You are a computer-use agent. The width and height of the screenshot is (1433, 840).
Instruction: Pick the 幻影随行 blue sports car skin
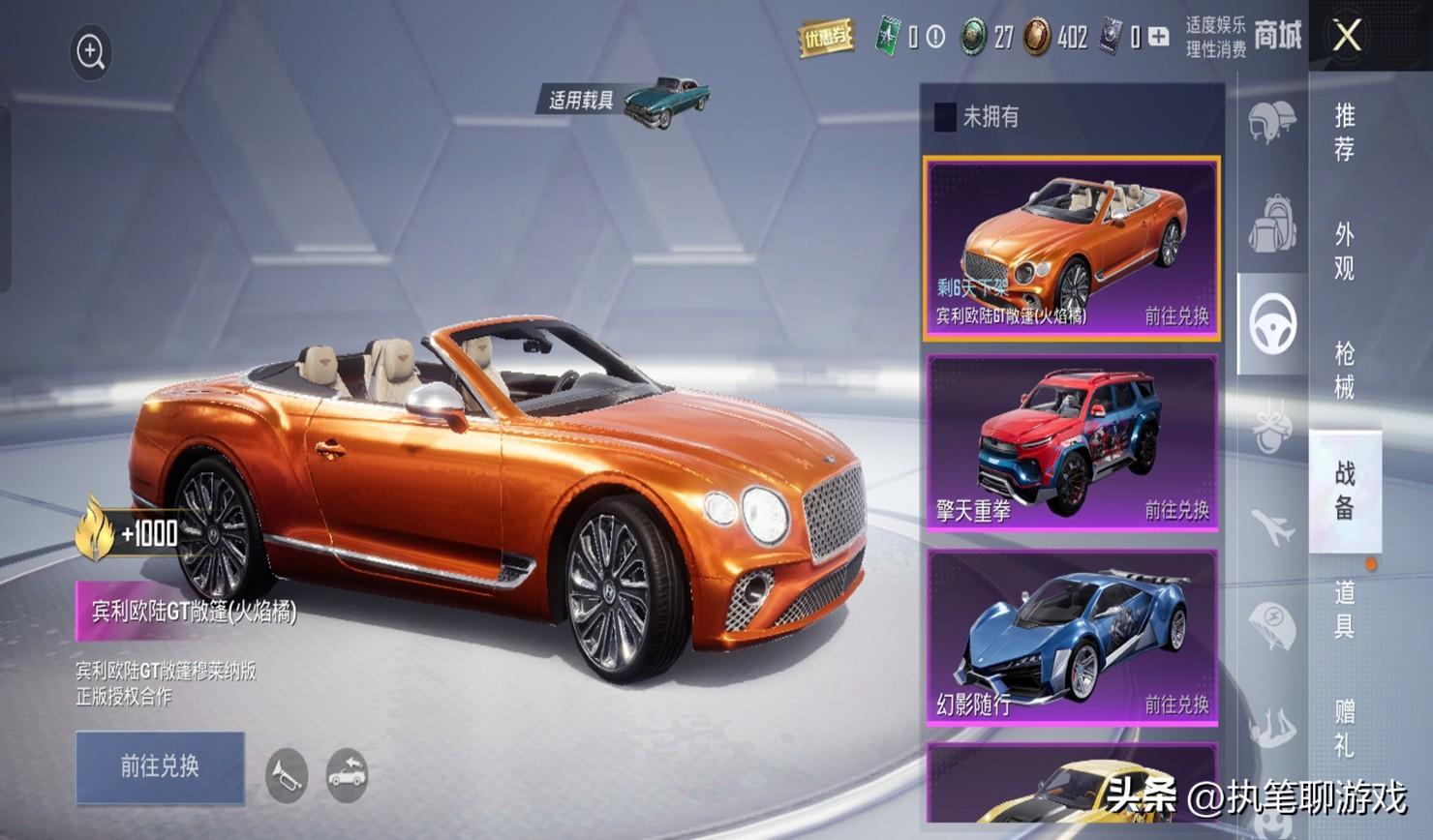pos(1072,638)
